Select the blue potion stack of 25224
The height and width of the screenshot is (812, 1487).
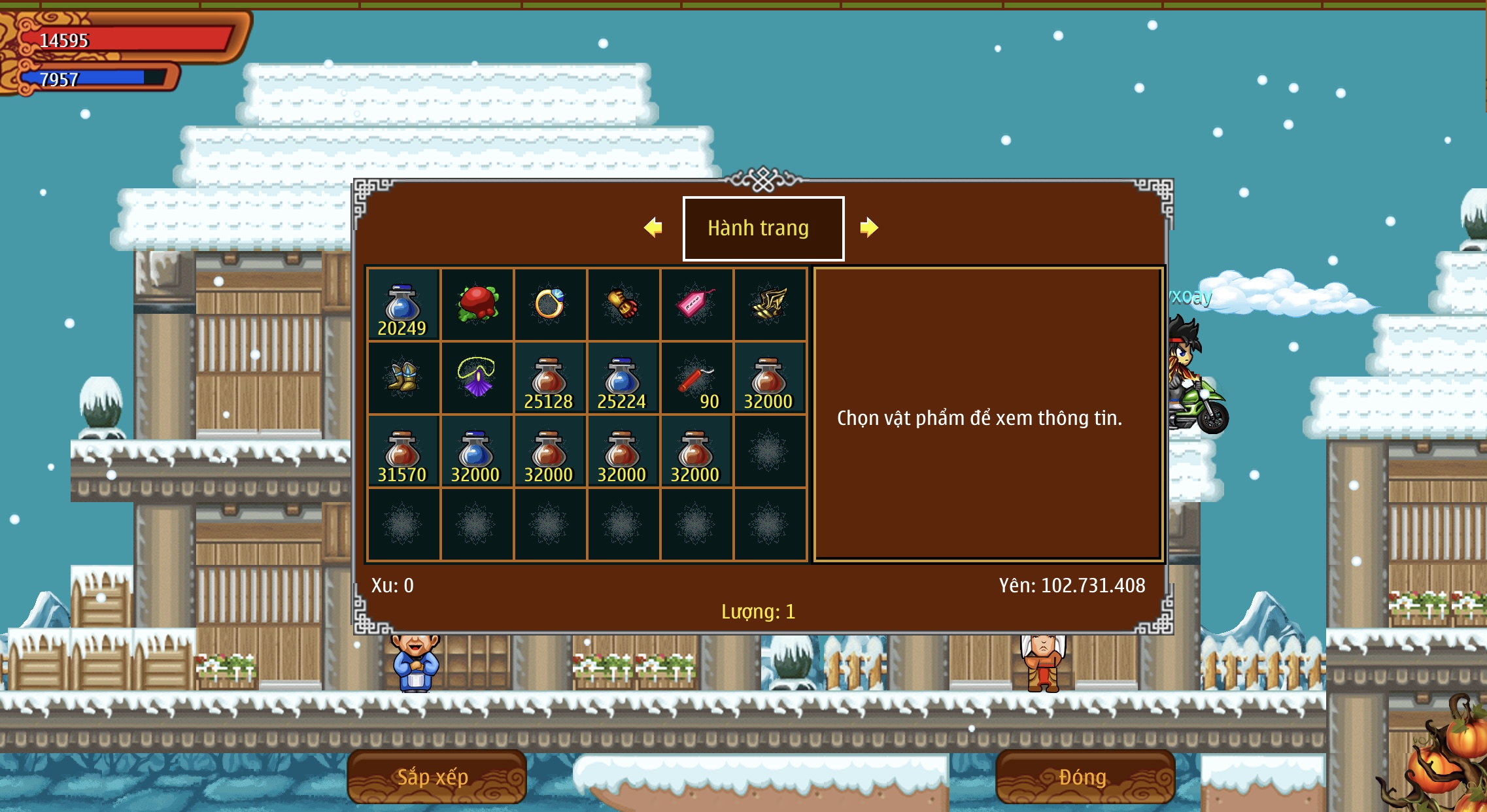click(x=623, y=379)
